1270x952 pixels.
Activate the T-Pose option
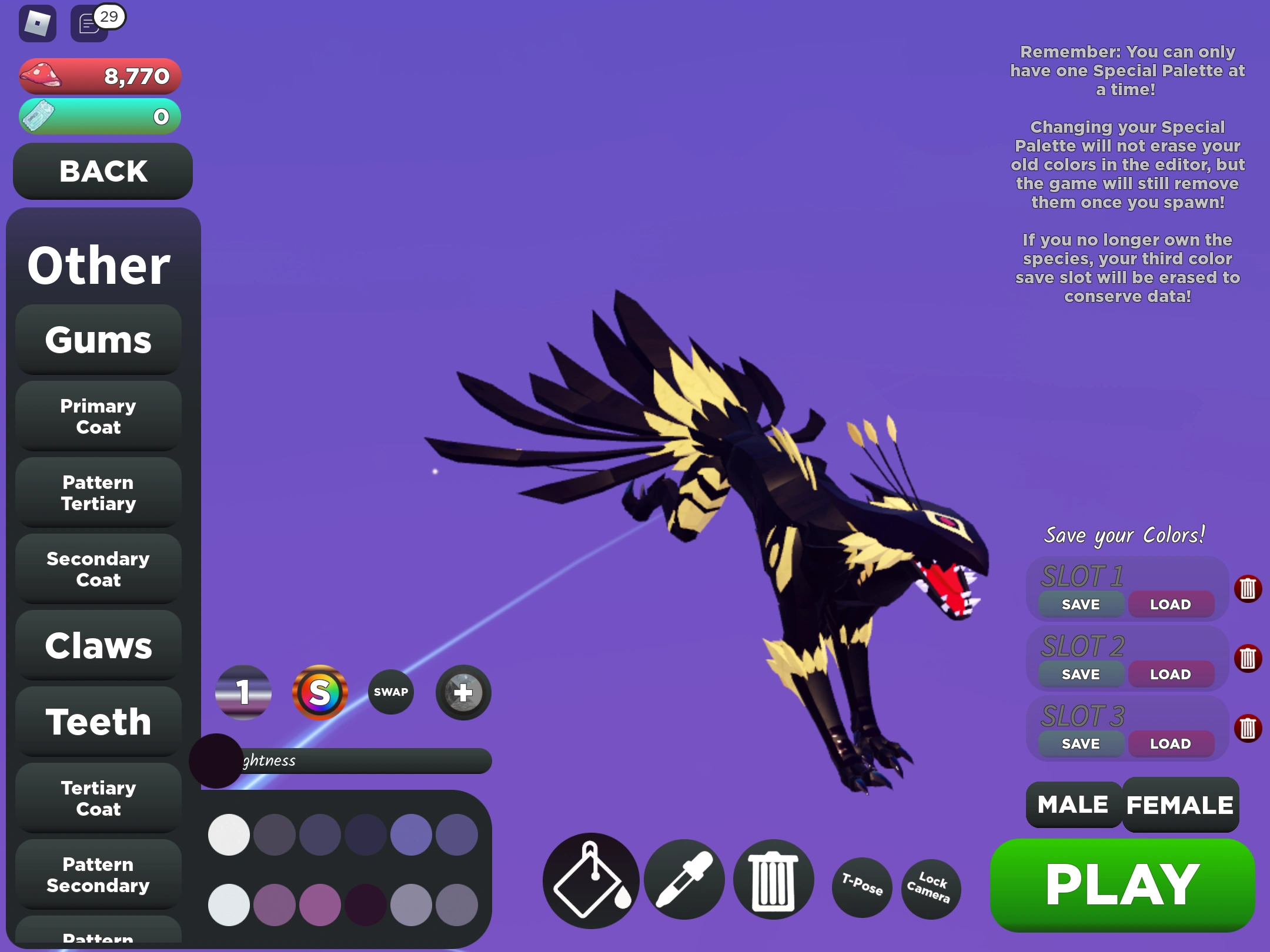[862, 889]
